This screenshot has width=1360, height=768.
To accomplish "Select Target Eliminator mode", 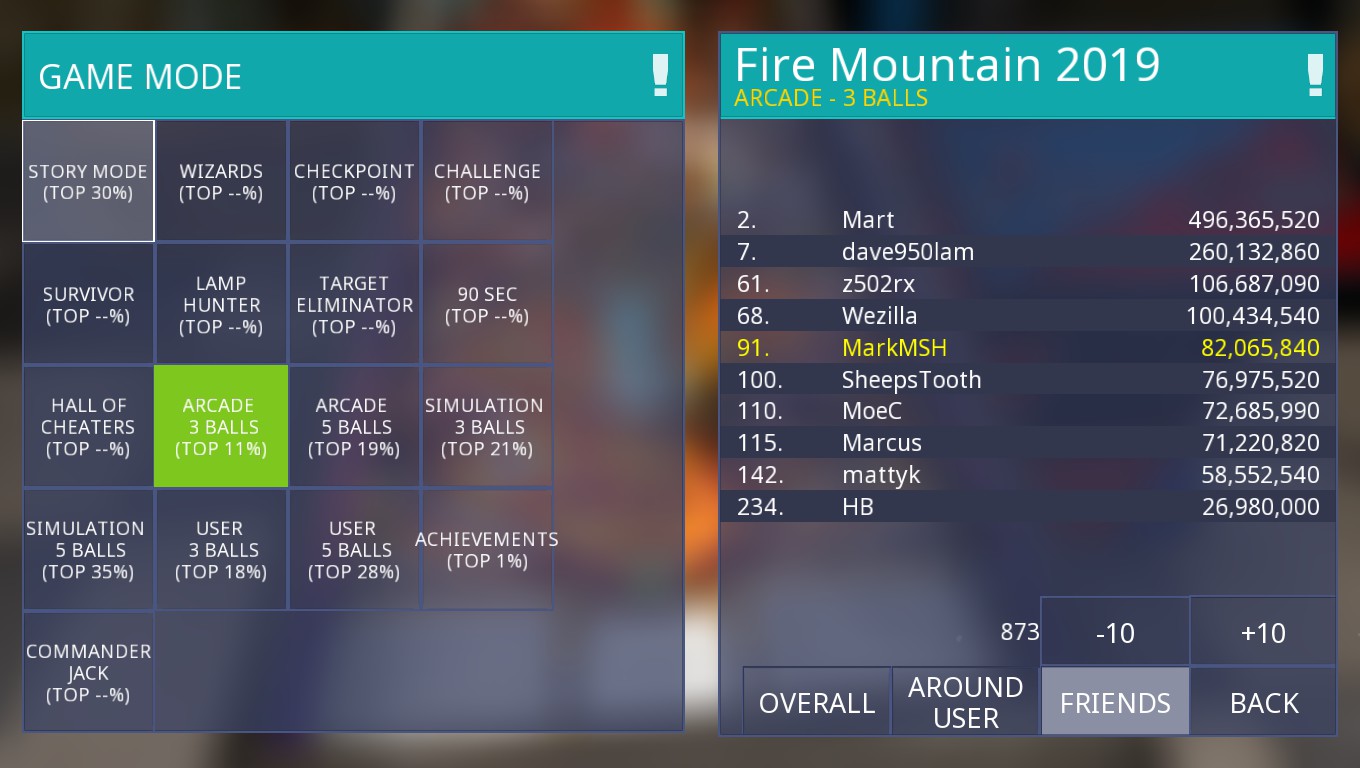I will pyautogui.click(x=354, y=304).
